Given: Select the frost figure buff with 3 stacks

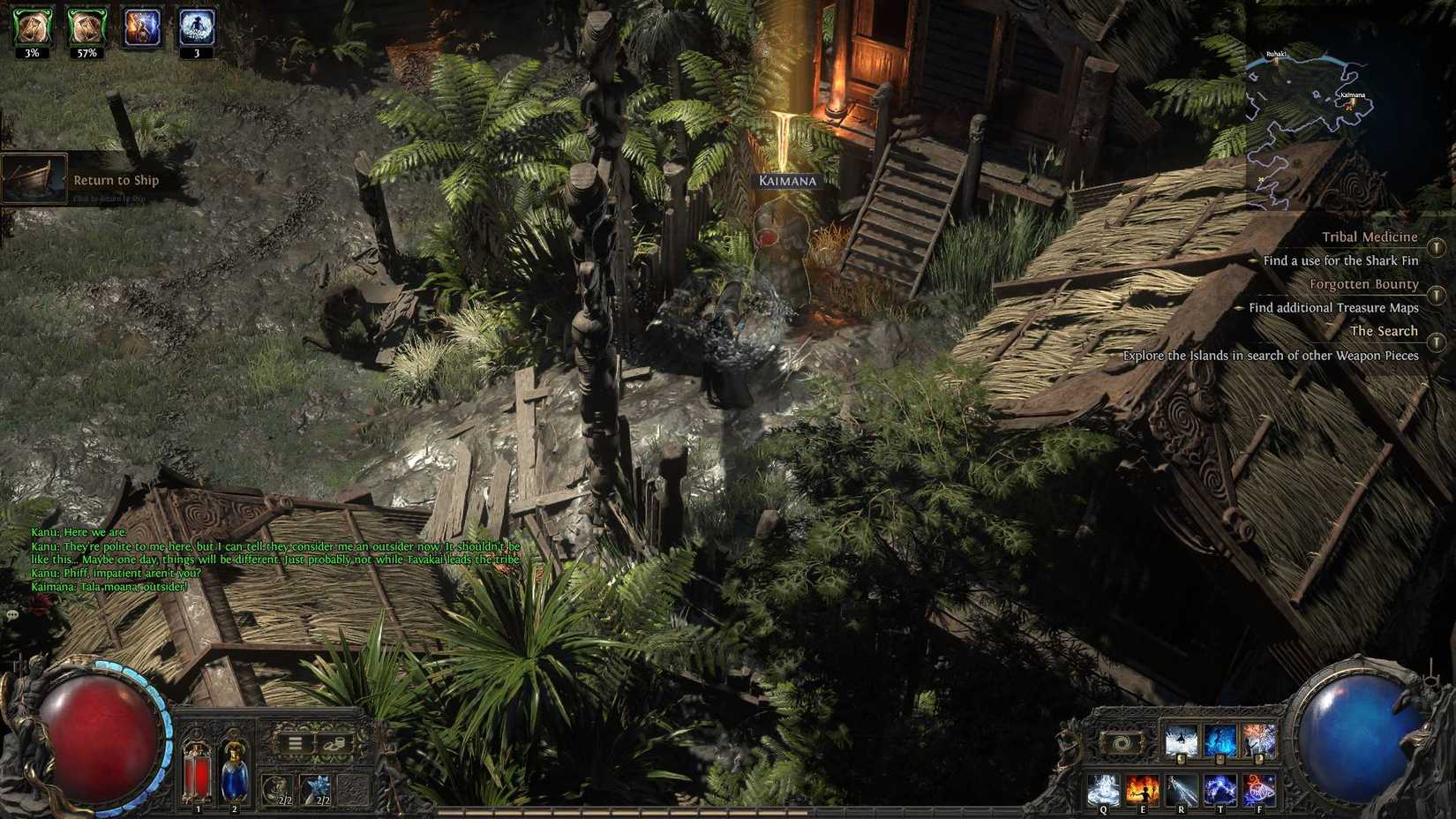Looking at the screenshot, I should [x=197, y=26].
